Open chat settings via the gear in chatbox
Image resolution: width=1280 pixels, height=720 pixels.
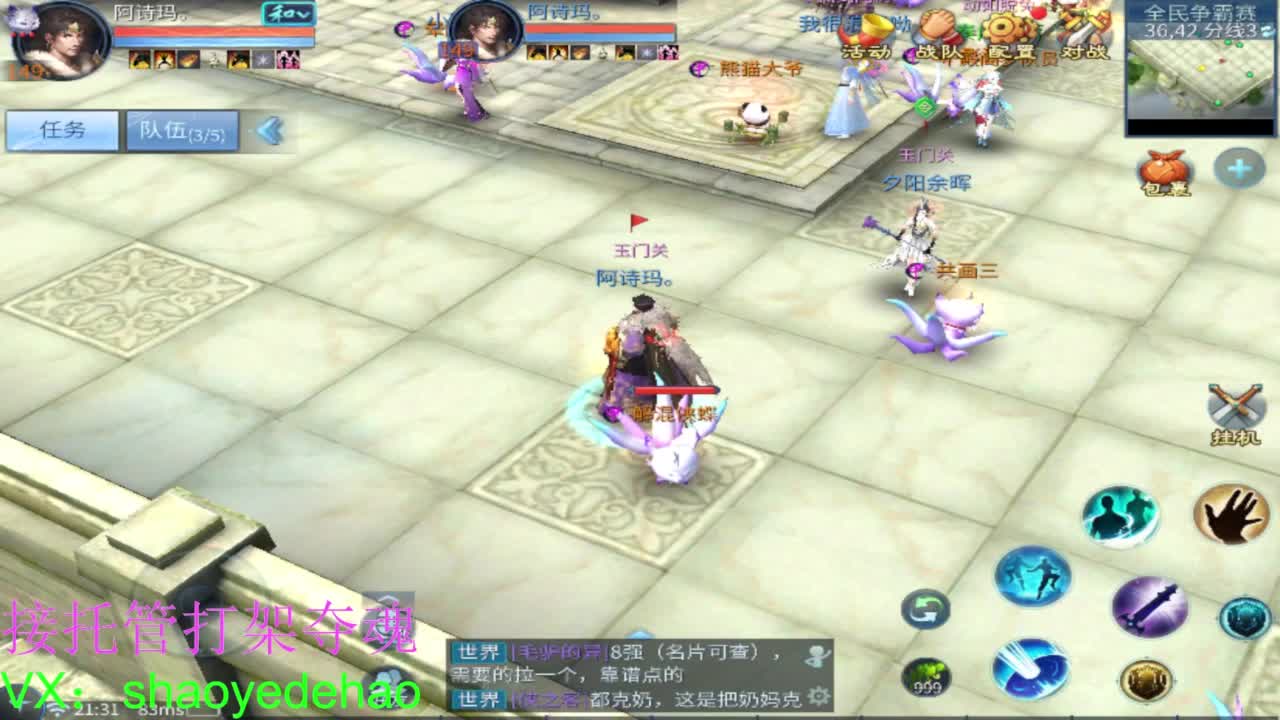[820, 695]
